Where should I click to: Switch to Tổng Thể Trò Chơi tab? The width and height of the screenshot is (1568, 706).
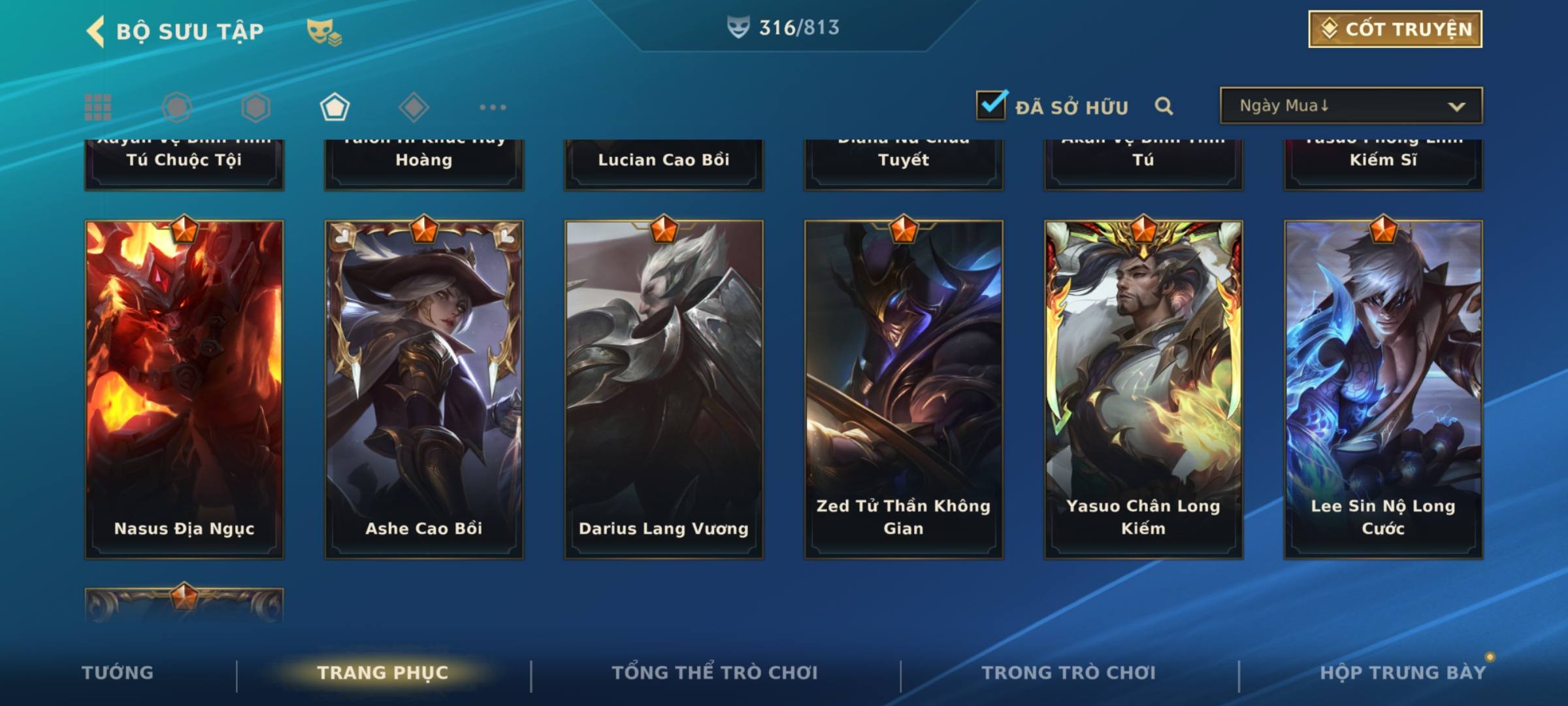715,673
